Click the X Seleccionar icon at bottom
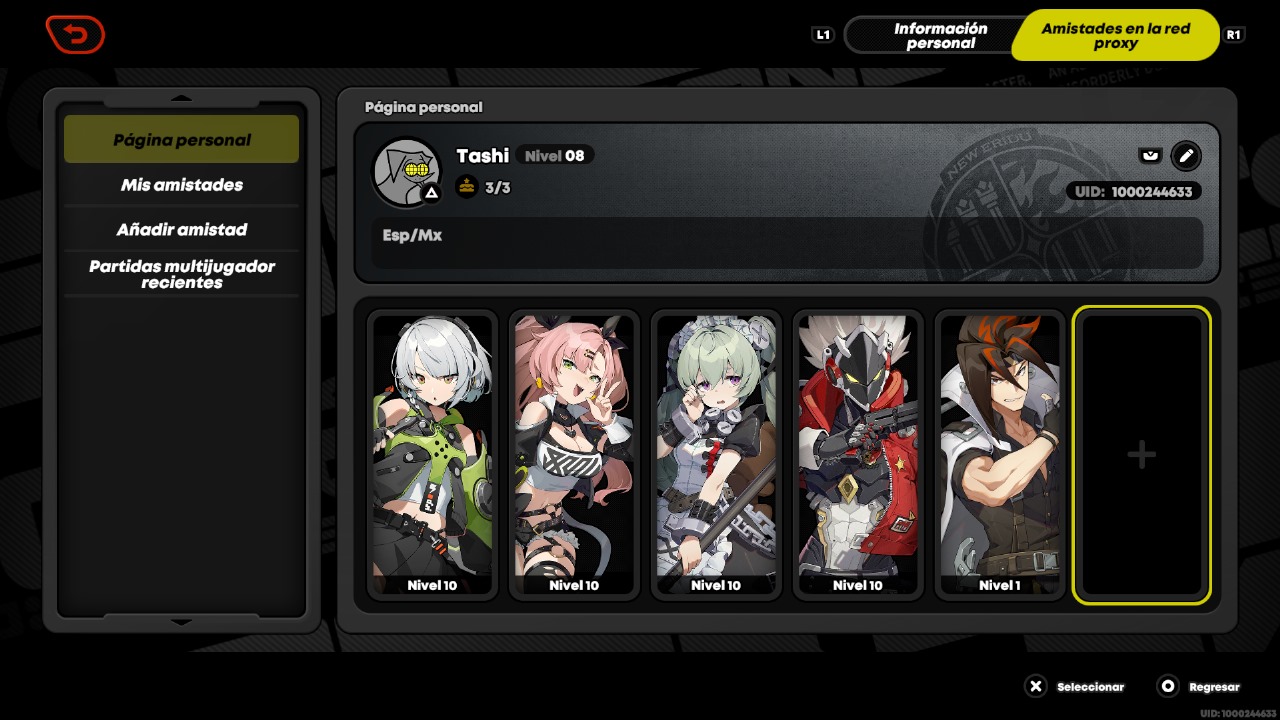Screen dimensions: 1280x720 tap(1036, 687)
